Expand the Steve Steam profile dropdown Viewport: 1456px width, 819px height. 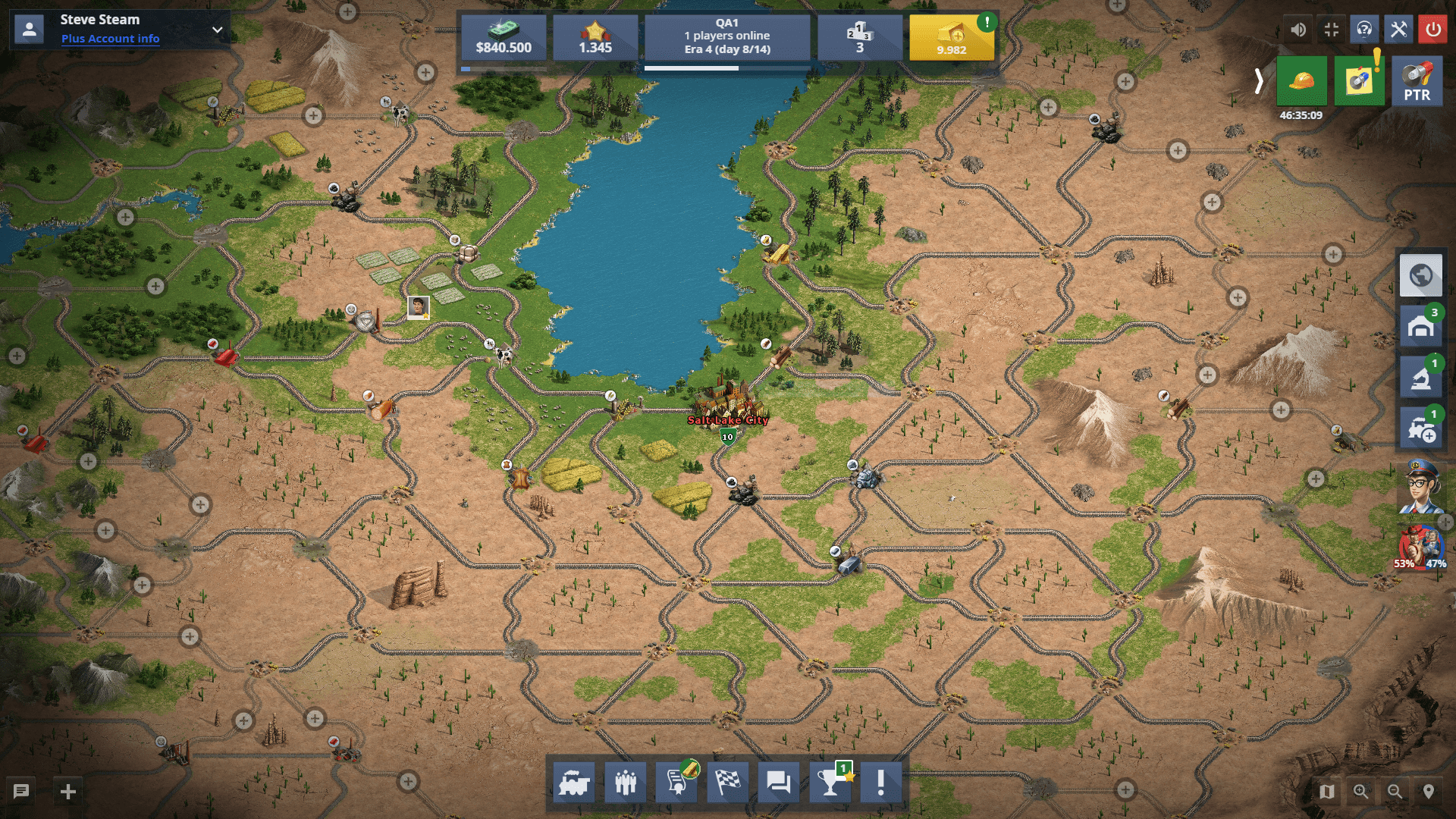click(x=218, y=30)
